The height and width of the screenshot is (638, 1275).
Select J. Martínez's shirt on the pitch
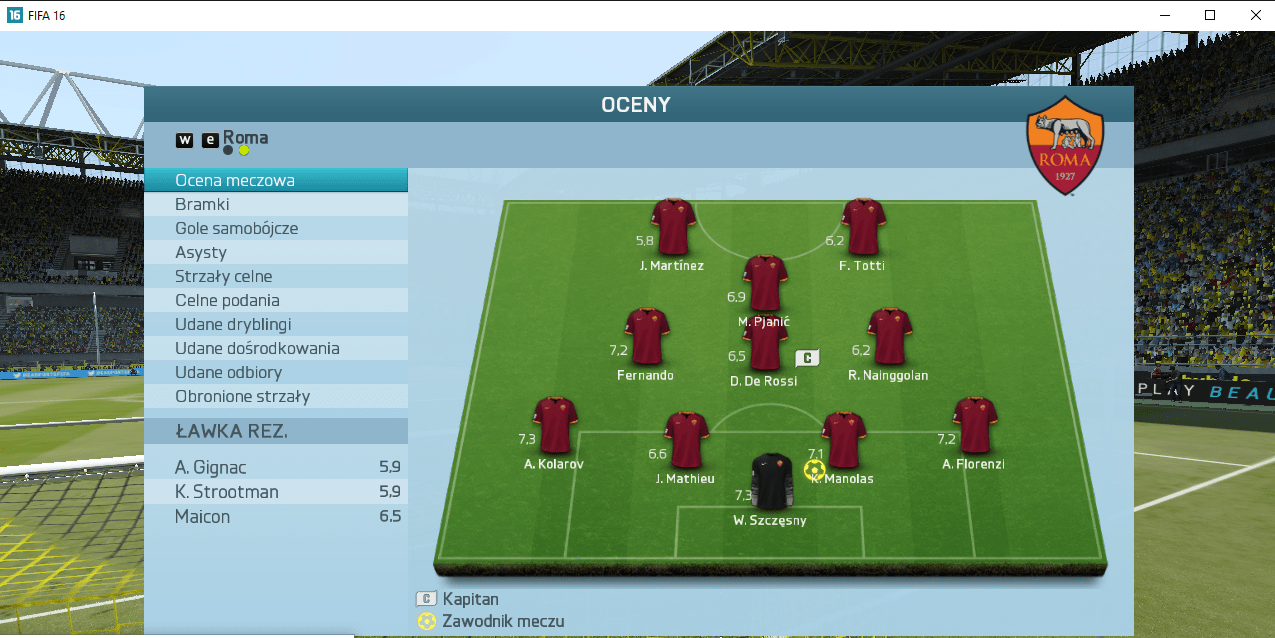point(673,226)
